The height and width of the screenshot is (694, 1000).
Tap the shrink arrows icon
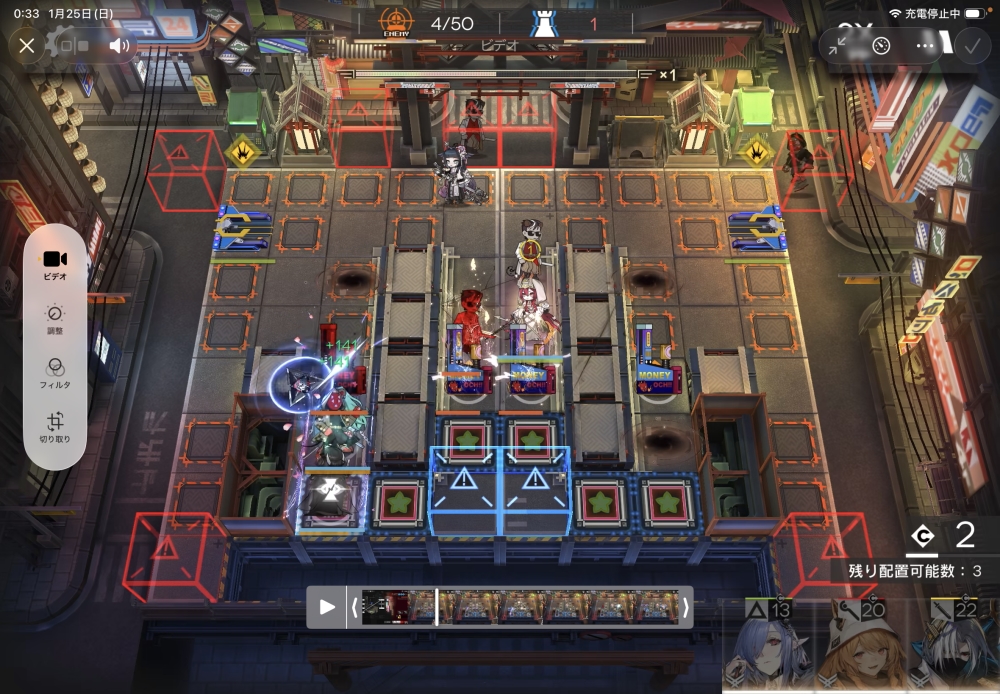[838, 45]
